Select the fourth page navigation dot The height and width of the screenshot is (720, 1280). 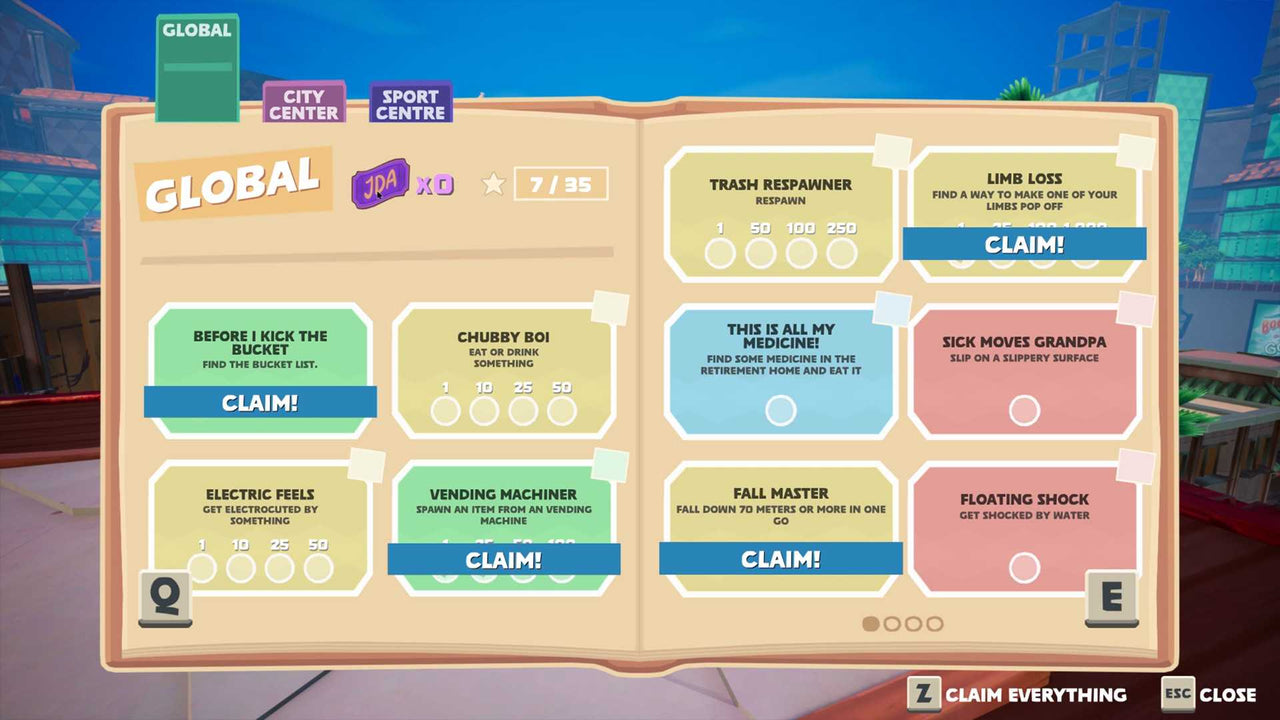pos(933,623)
